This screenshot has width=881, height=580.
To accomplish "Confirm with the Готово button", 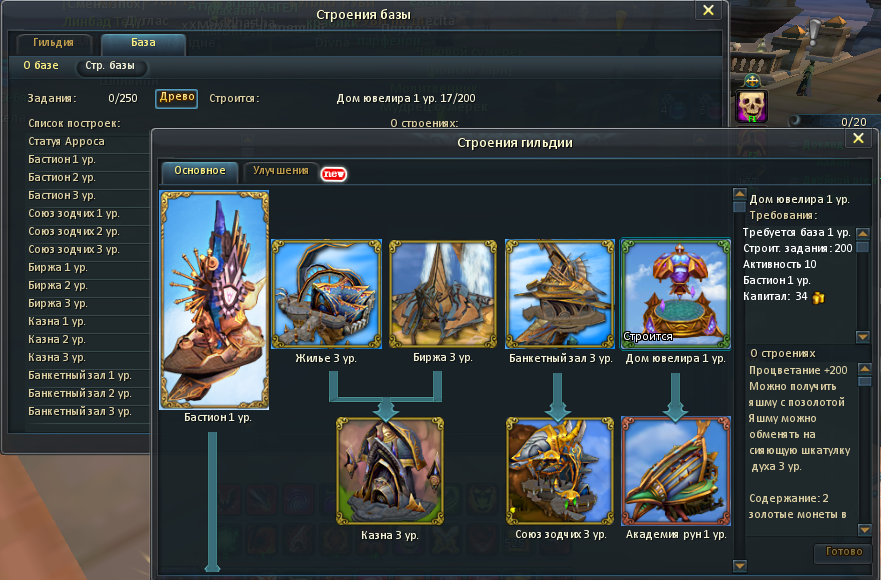I will pos(845,552).
